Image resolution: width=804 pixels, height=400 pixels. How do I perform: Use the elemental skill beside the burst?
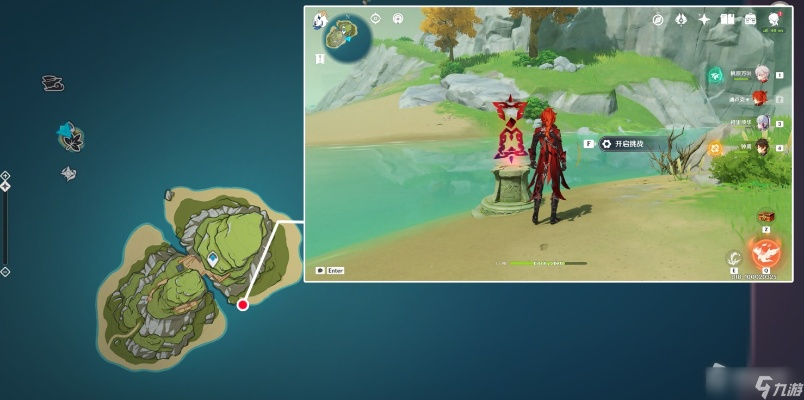(x=733, y=258)
